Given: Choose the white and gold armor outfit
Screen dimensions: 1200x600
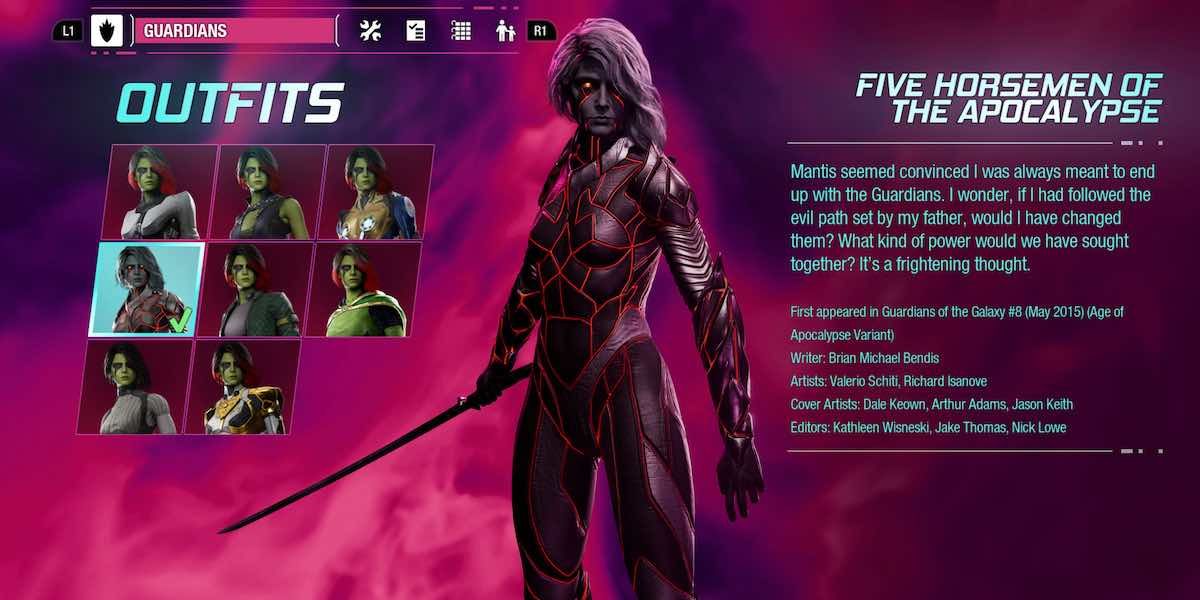Looking at the screenshot, I should click(242, 387).
